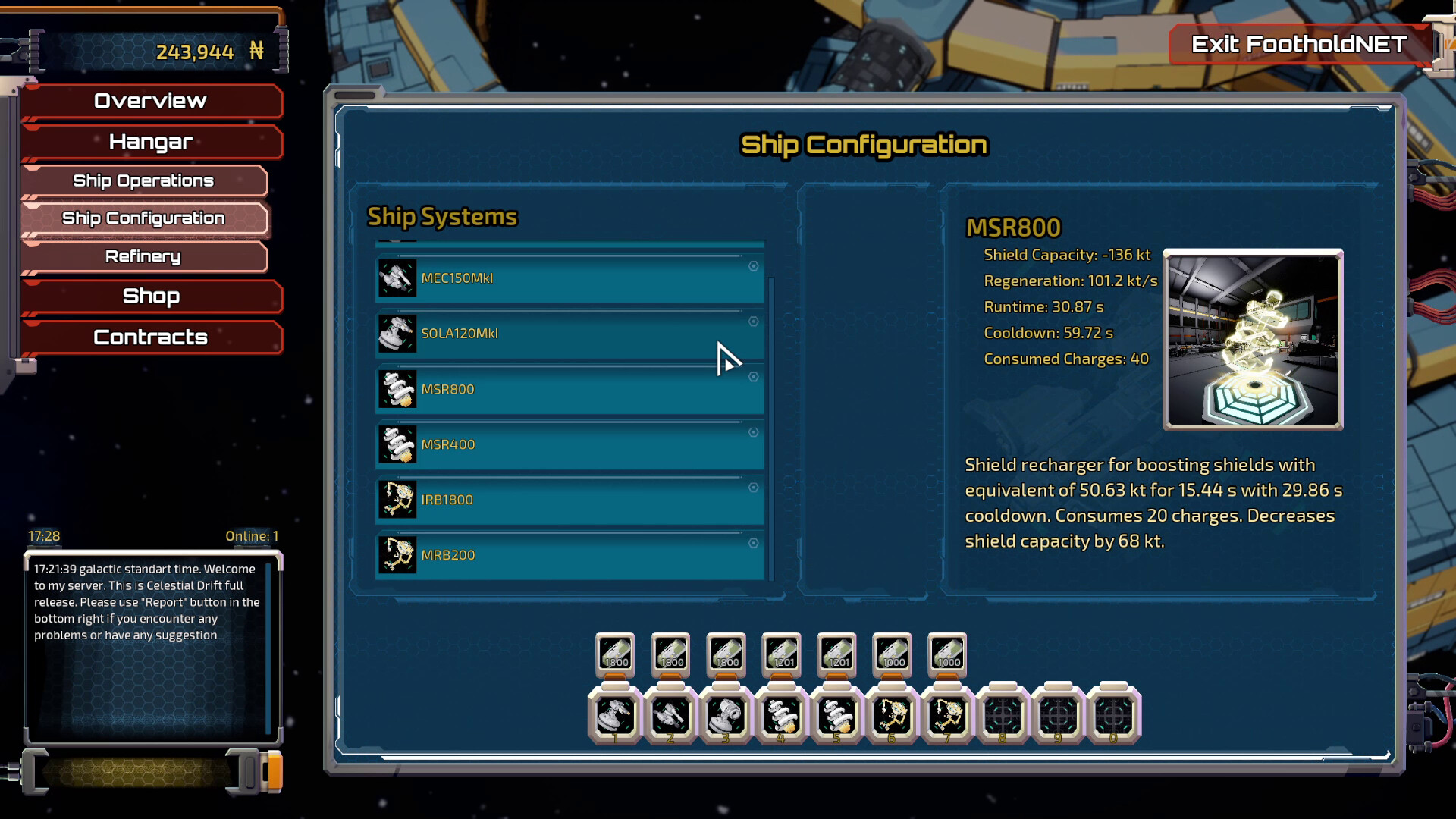Select the IRB1800 system row
The height and width of the screenshot is (819, 1456).
click(x=569, y=500)
